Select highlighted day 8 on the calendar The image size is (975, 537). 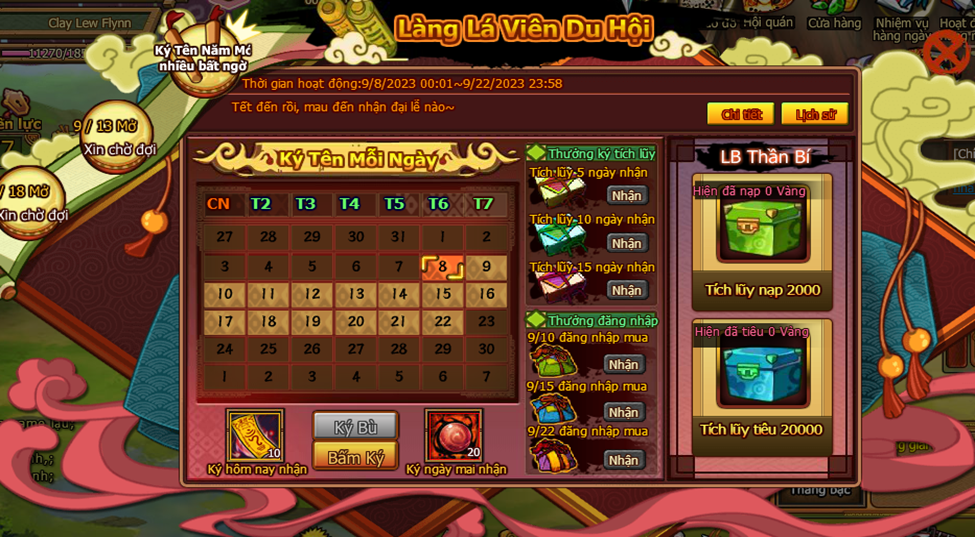442,267
